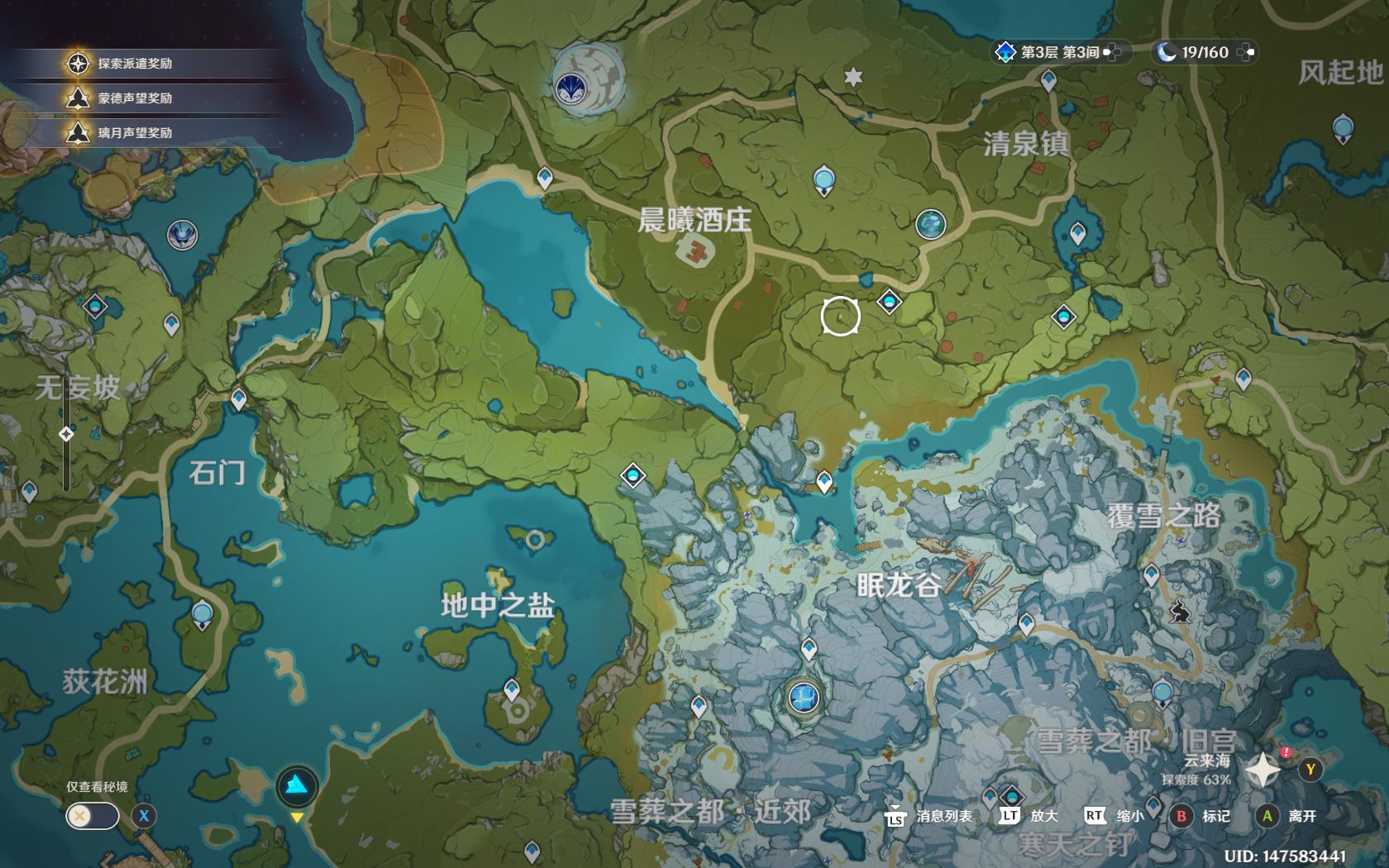Viewport: 1389px width, 868px height.
Task: Select the round teal domain marker below 清泉镇
Action: 931,224
